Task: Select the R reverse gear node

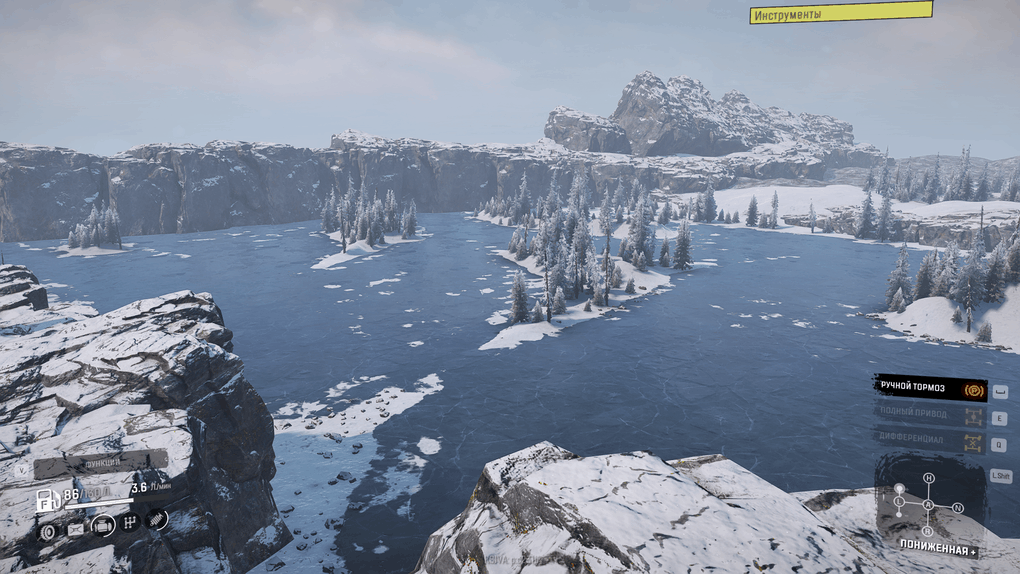Action: [x=928, y=530]
